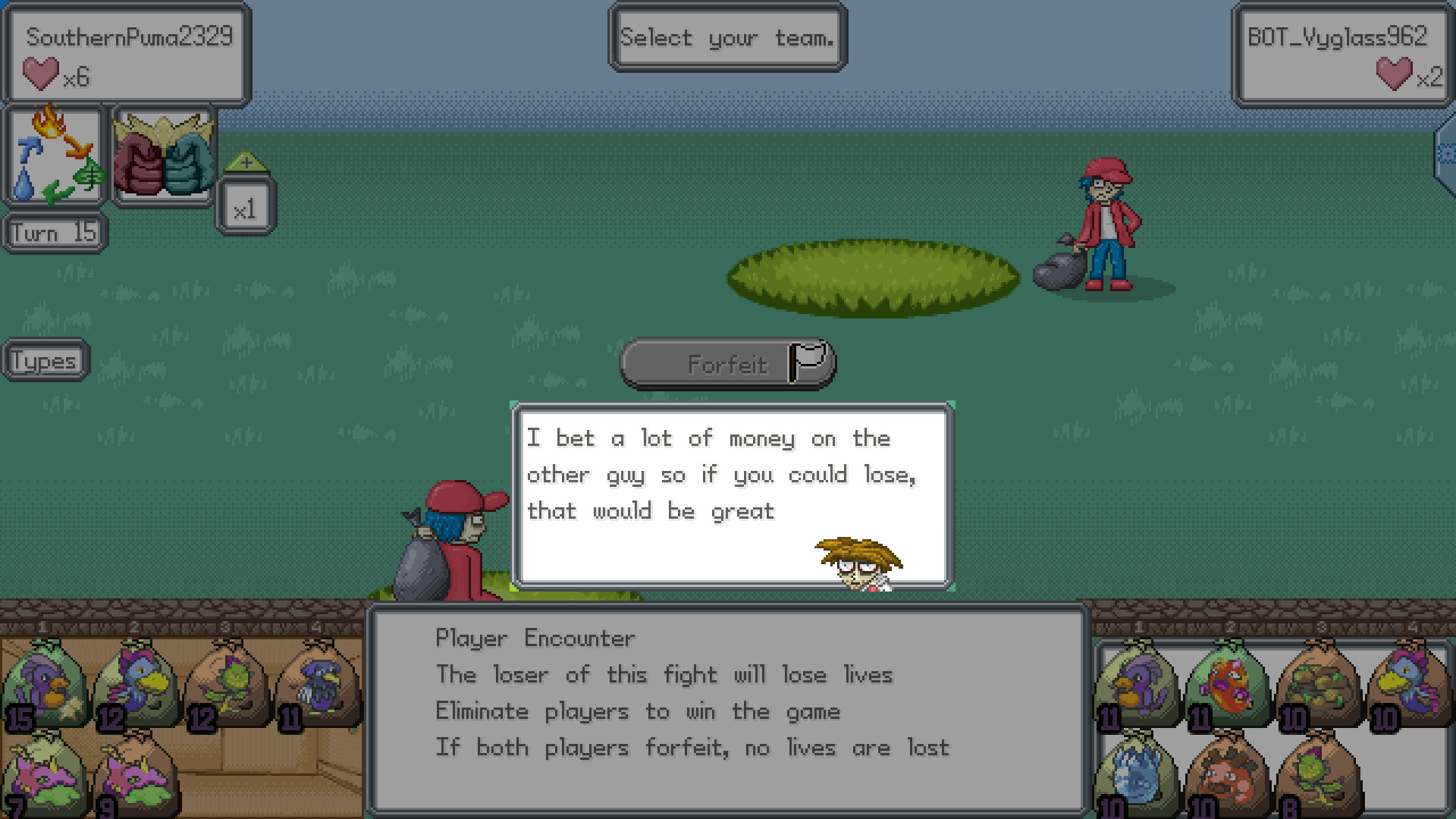Image resolution: width=1456 pixels, height=819 pixels.
Task: Click the Select your team banner
Action: [726, 37]
